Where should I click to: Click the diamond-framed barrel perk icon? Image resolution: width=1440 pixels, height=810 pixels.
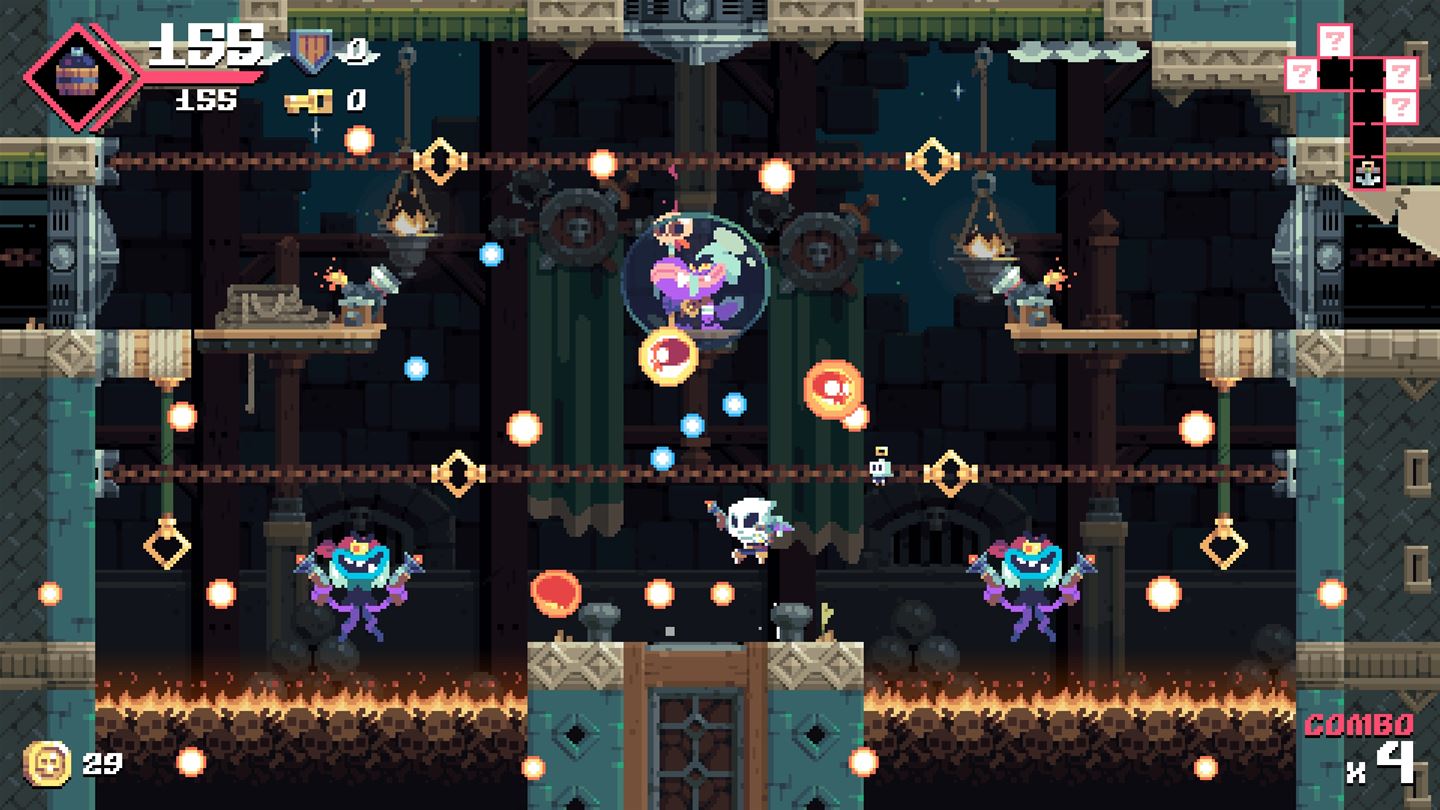(x=75, y=70)
